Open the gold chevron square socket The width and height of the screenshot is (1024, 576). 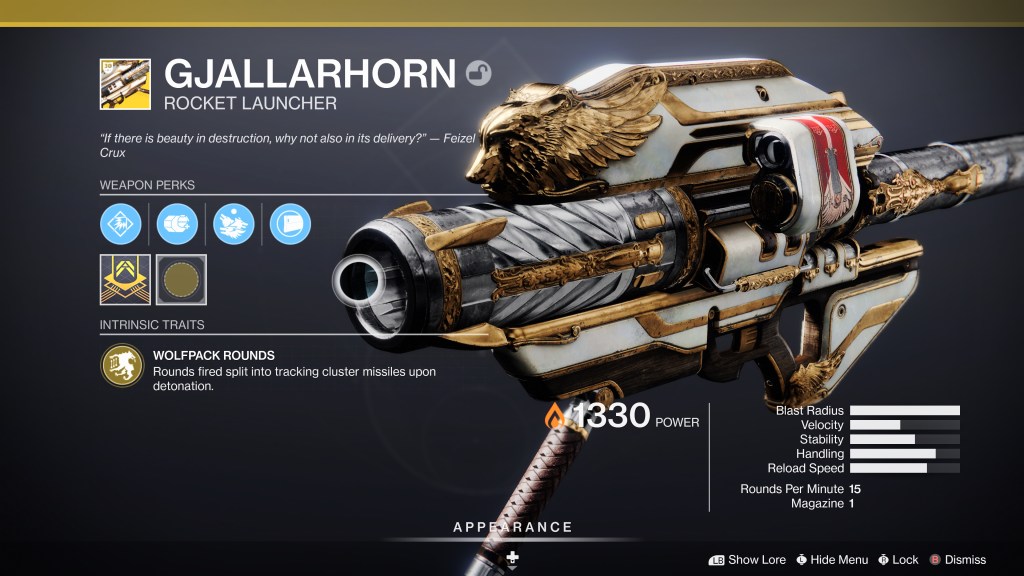click(125, 279)
